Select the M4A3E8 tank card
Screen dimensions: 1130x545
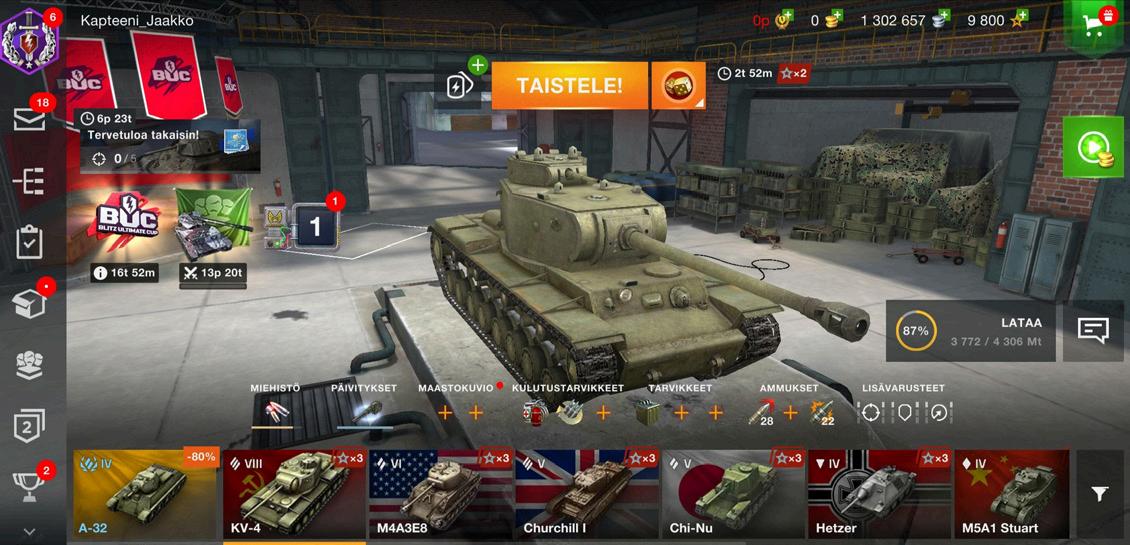440,494
